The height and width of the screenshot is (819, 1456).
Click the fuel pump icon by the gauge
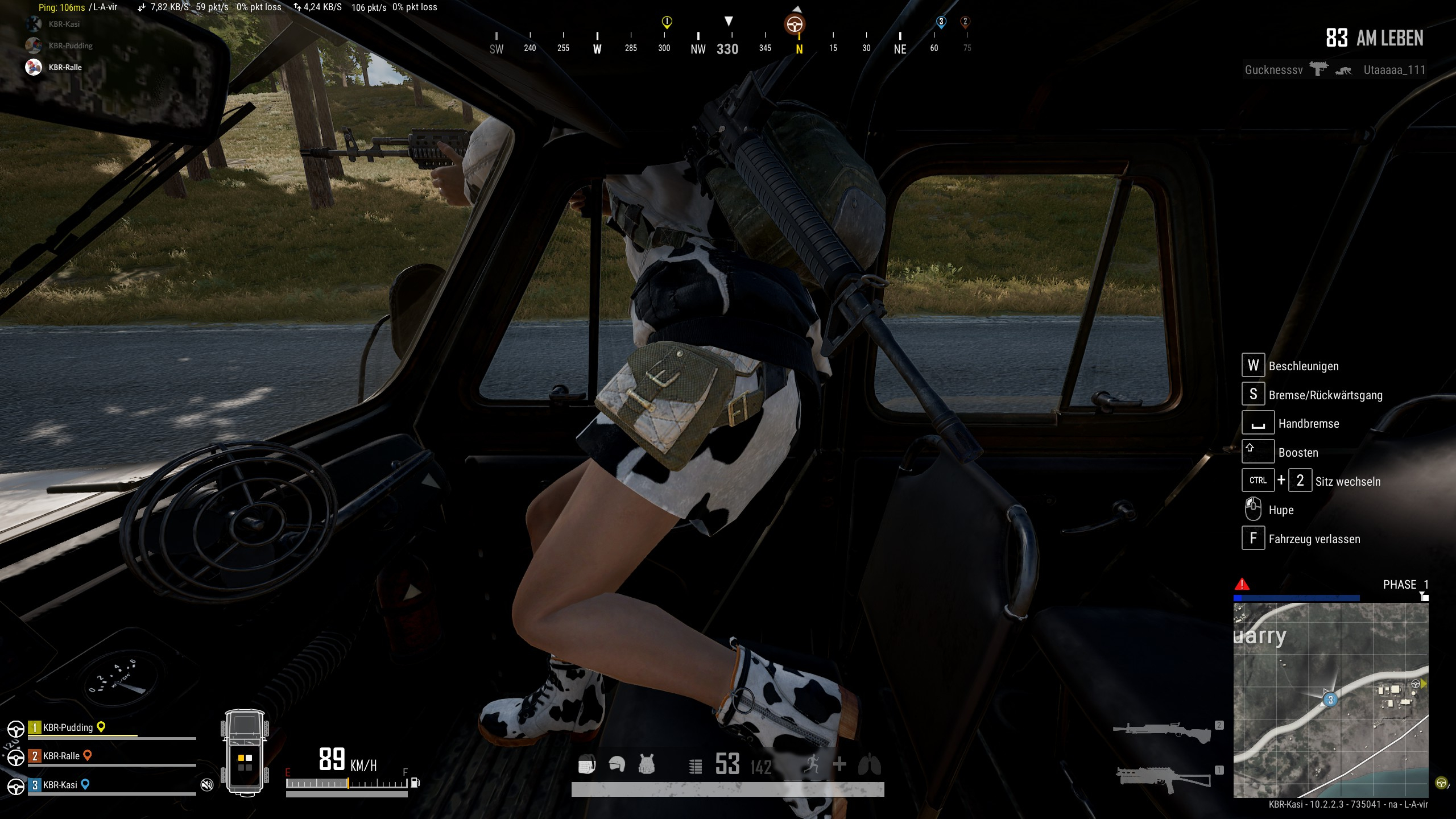tap(415, 783)
